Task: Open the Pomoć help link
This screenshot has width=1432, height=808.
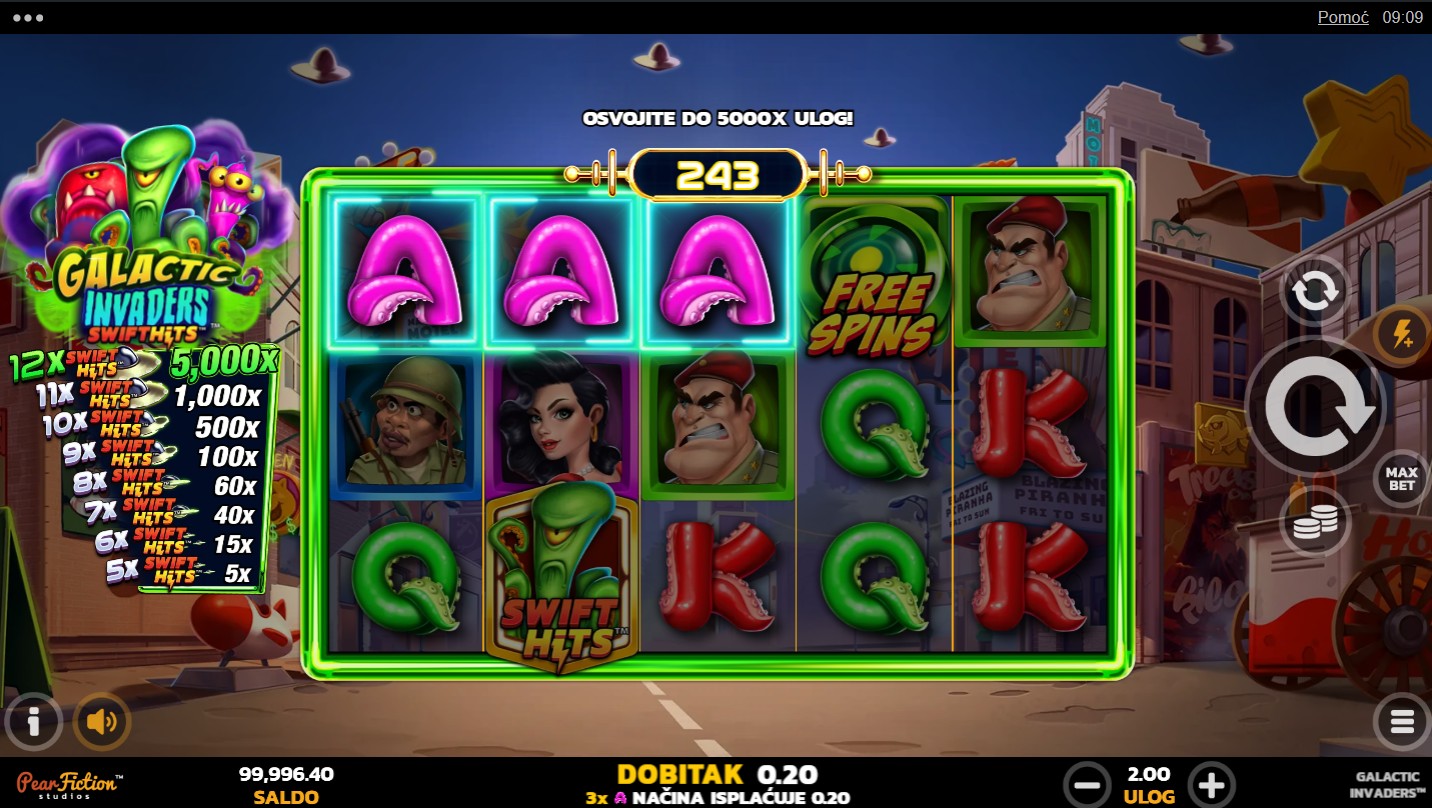Action: (1343, 17)
